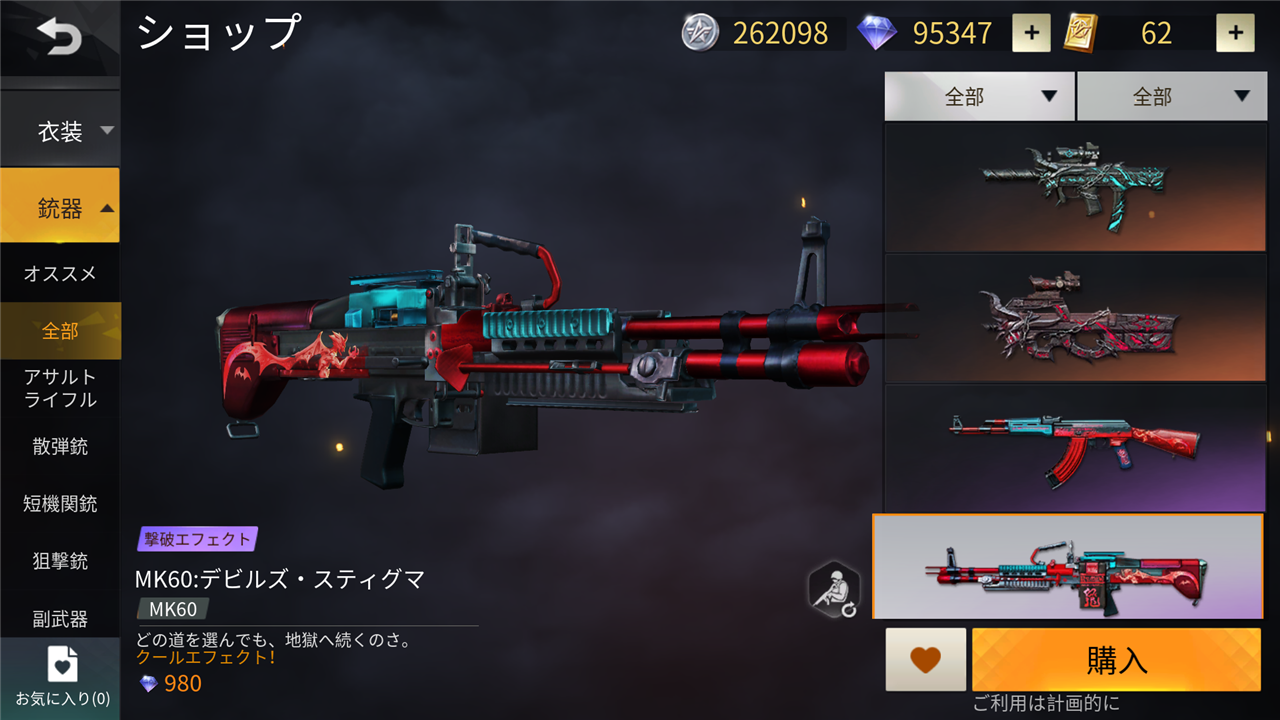Screen dimensions: 1280x720
Task: Switch to the 散弾銃 shotgun tab
Action: tap(60, 446)
